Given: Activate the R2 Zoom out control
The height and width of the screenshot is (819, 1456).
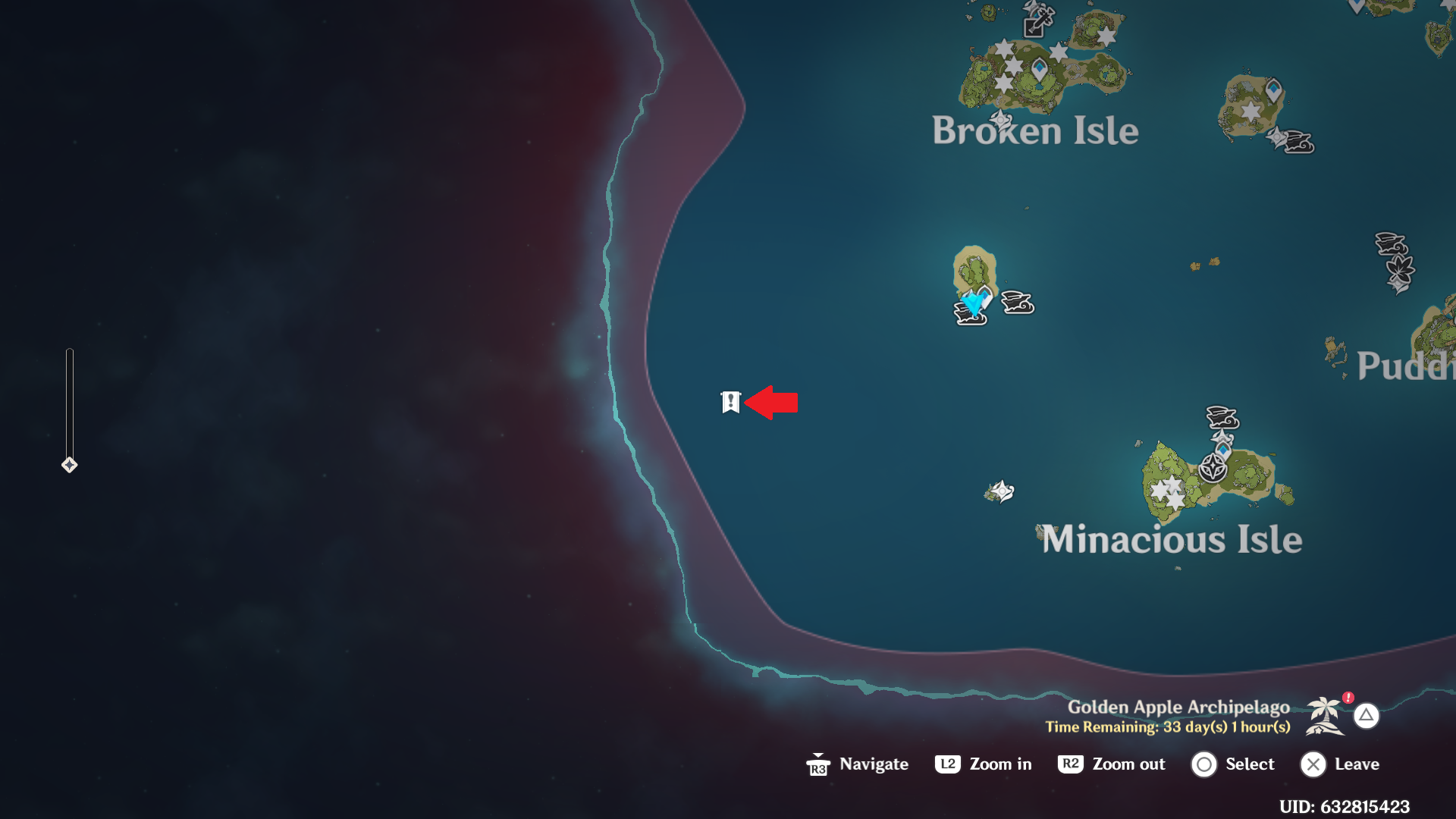Looking at the screenshot, I should [1071, 764].
